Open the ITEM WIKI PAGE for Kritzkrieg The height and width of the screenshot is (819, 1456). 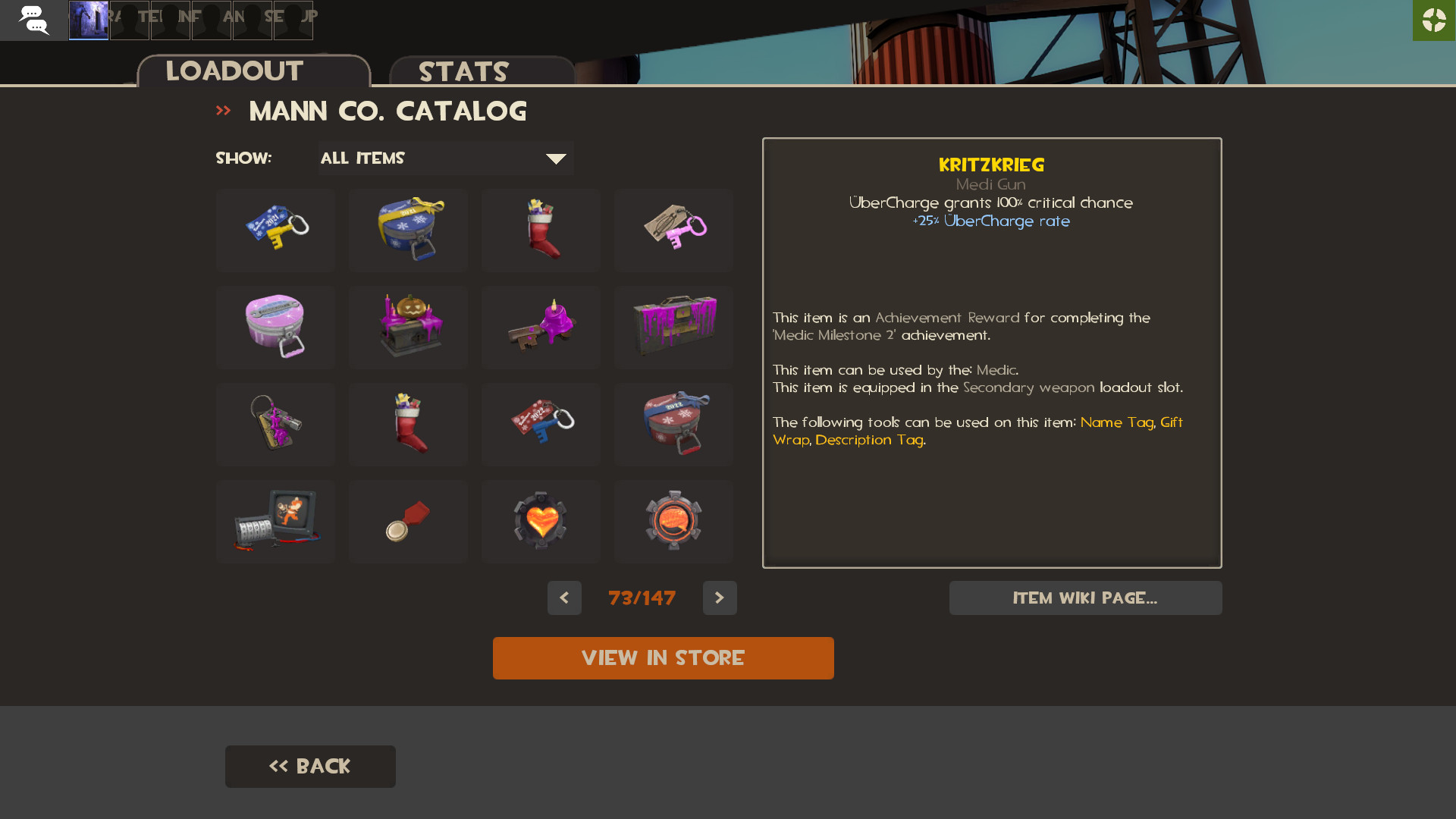tap(1085, 598)
